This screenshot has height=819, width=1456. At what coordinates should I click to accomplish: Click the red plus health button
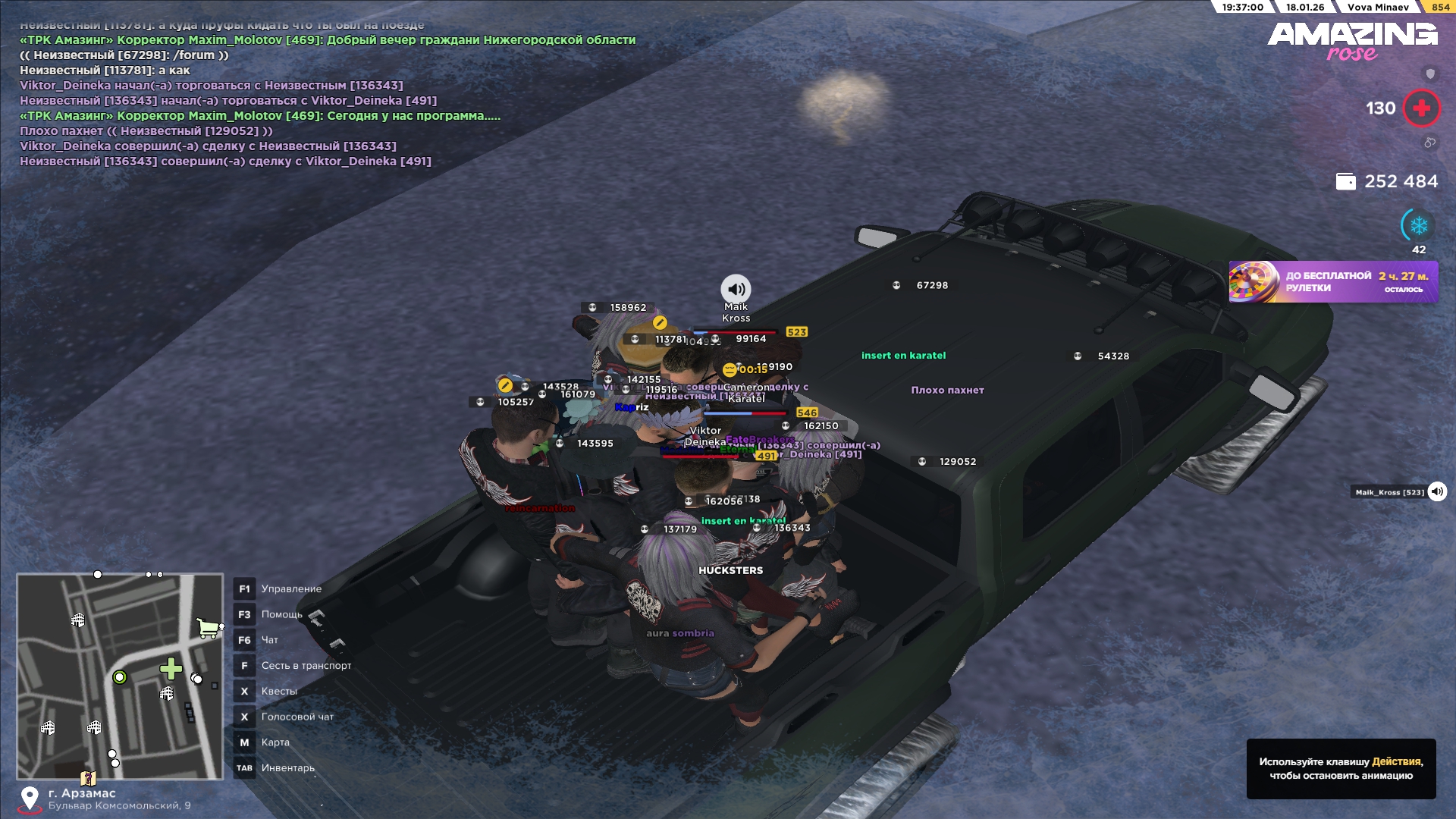(x=1421, y=108)
